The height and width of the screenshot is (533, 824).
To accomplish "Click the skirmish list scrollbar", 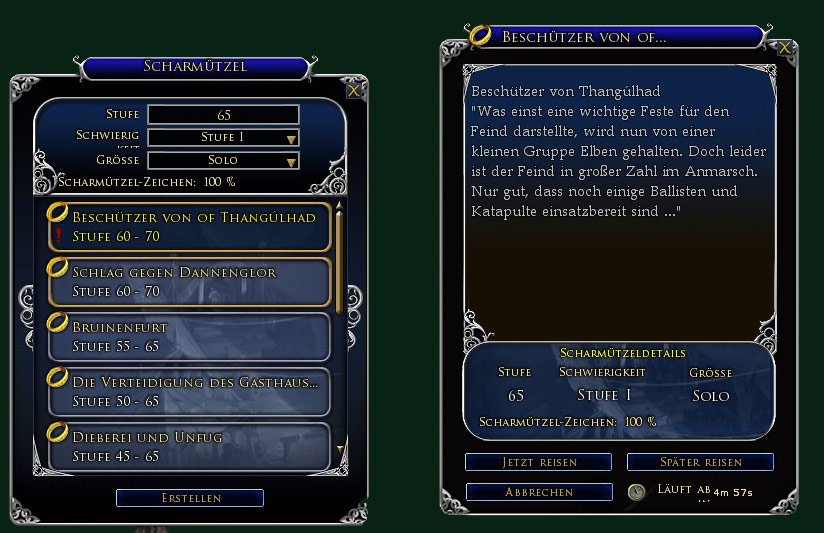I will pyautogui.click(x=339, y=260).
